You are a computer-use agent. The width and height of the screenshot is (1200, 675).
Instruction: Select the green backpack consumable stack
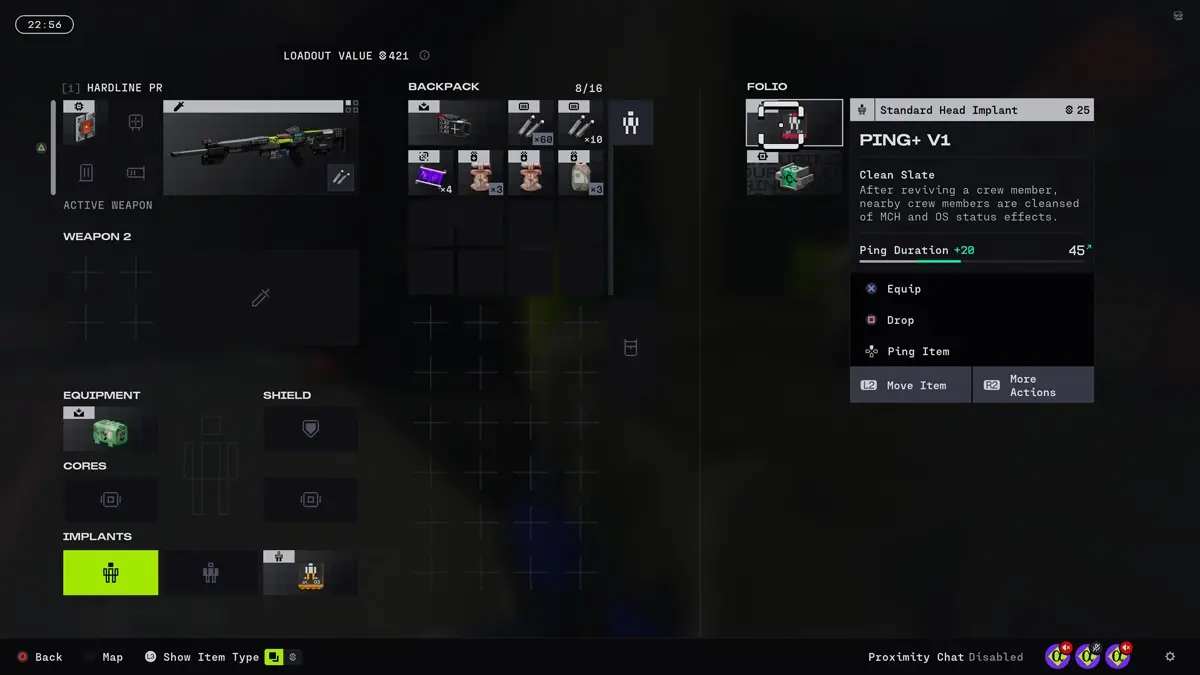point(581,173)
